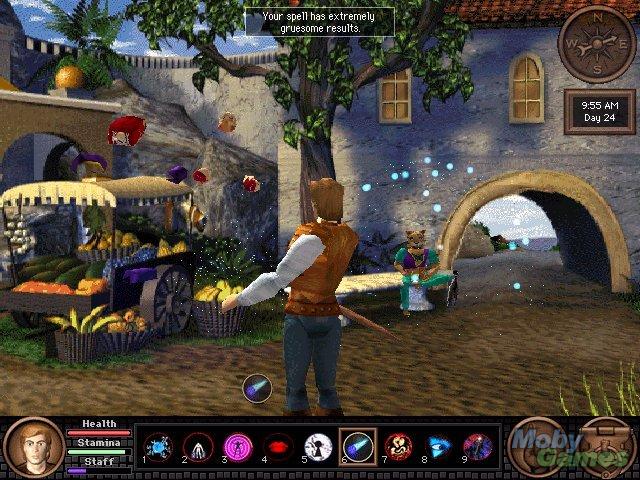640x480 pixels.
Task: Choose the red dragon spell in slot 7
Action: [x=398, y=446]
